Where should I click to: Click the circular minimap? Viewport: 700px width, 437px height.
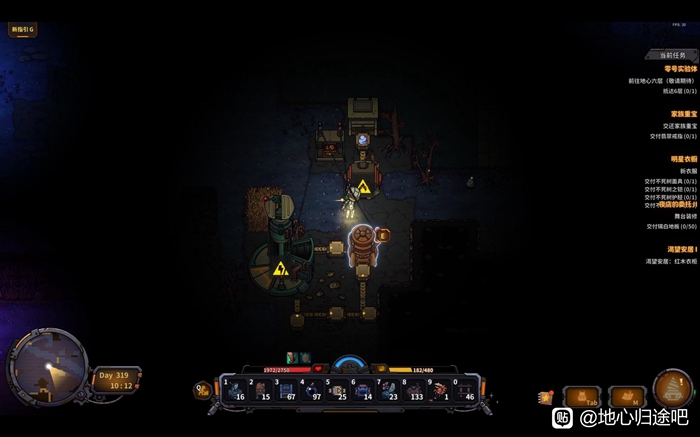46,367
